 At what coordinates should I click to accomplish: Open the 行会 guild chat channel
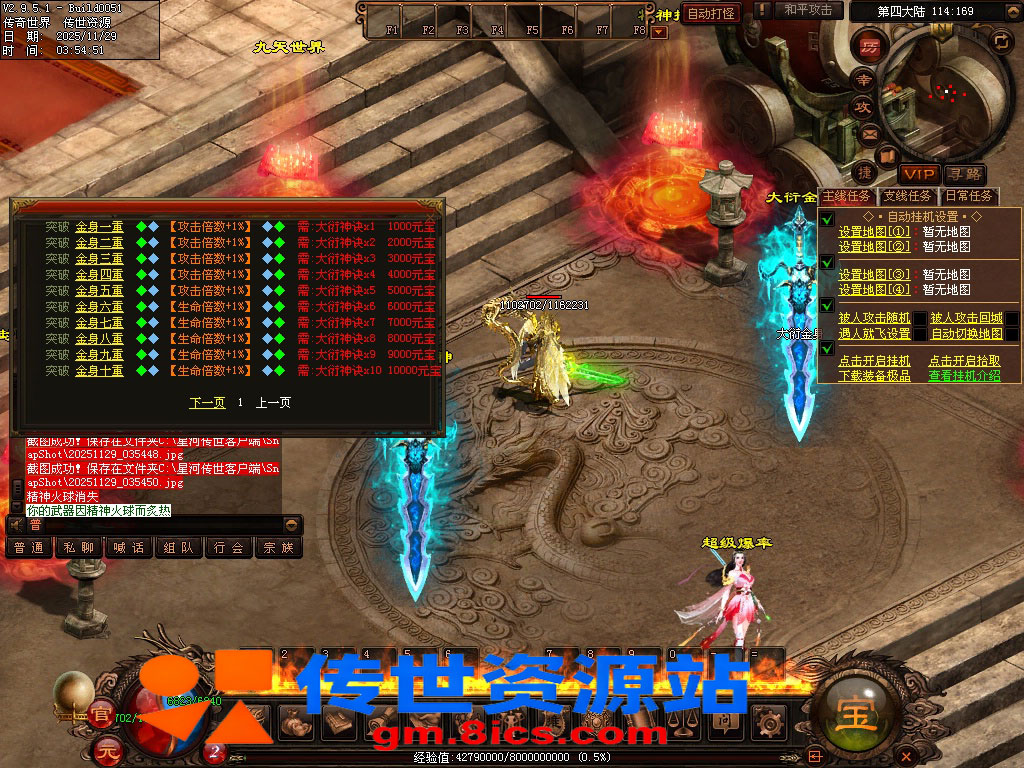[x=229, y=548]
